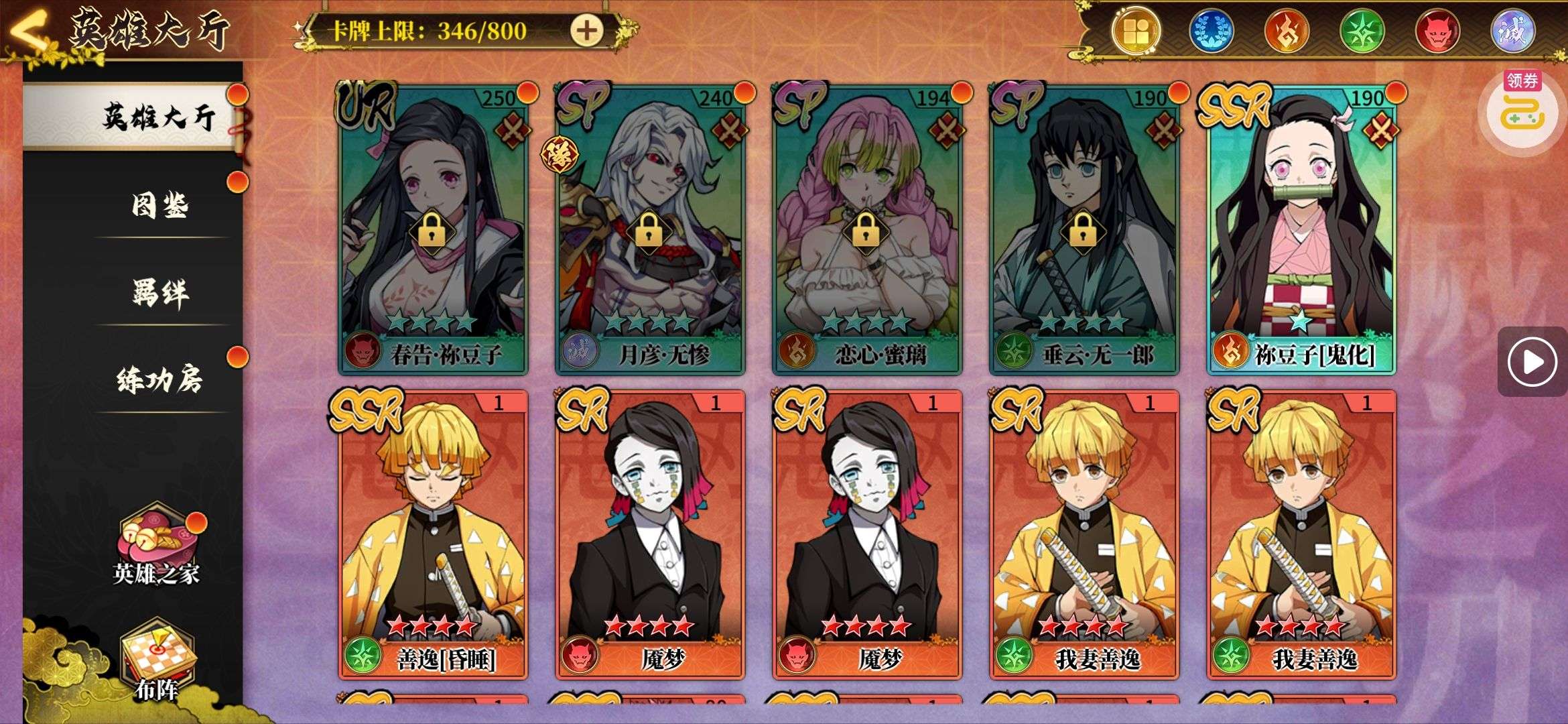Filter heroes by blue laurel icon
1568x724 pixels.
click(x=1211, y=31)
